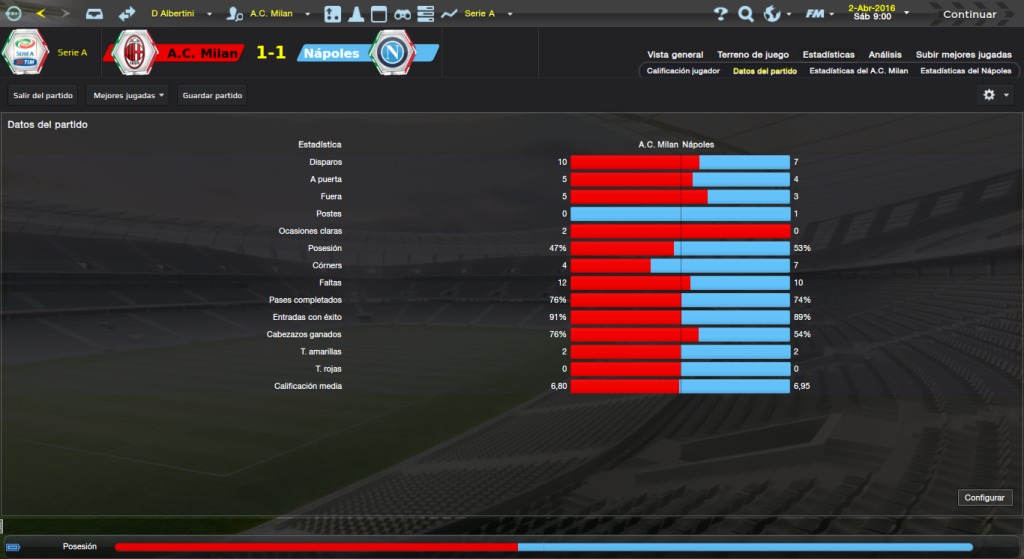
Task: Open Estadísticas del Nápoles subtab
Action: tap(966, 71)
